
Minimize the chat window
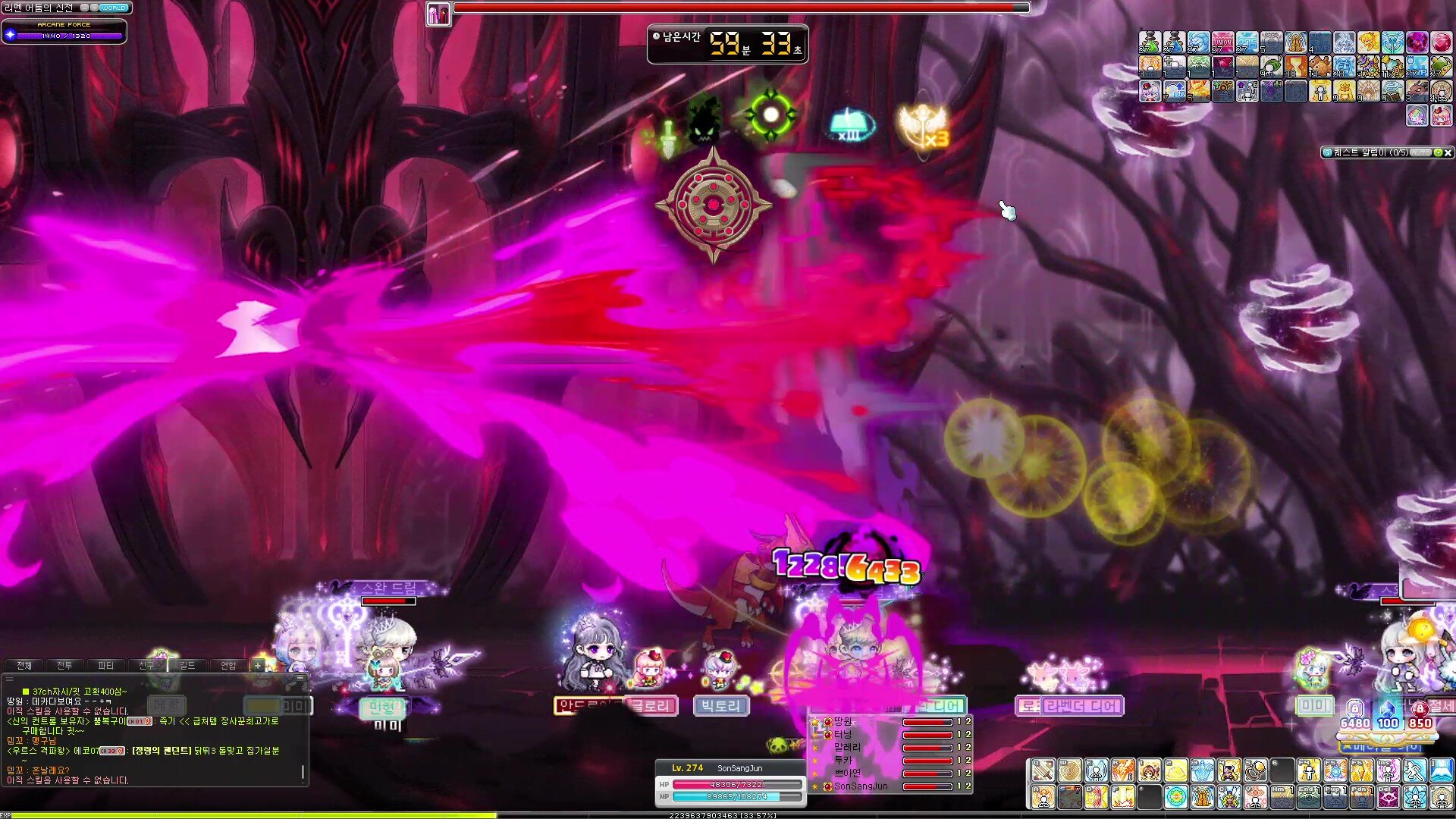click(300, 677)
